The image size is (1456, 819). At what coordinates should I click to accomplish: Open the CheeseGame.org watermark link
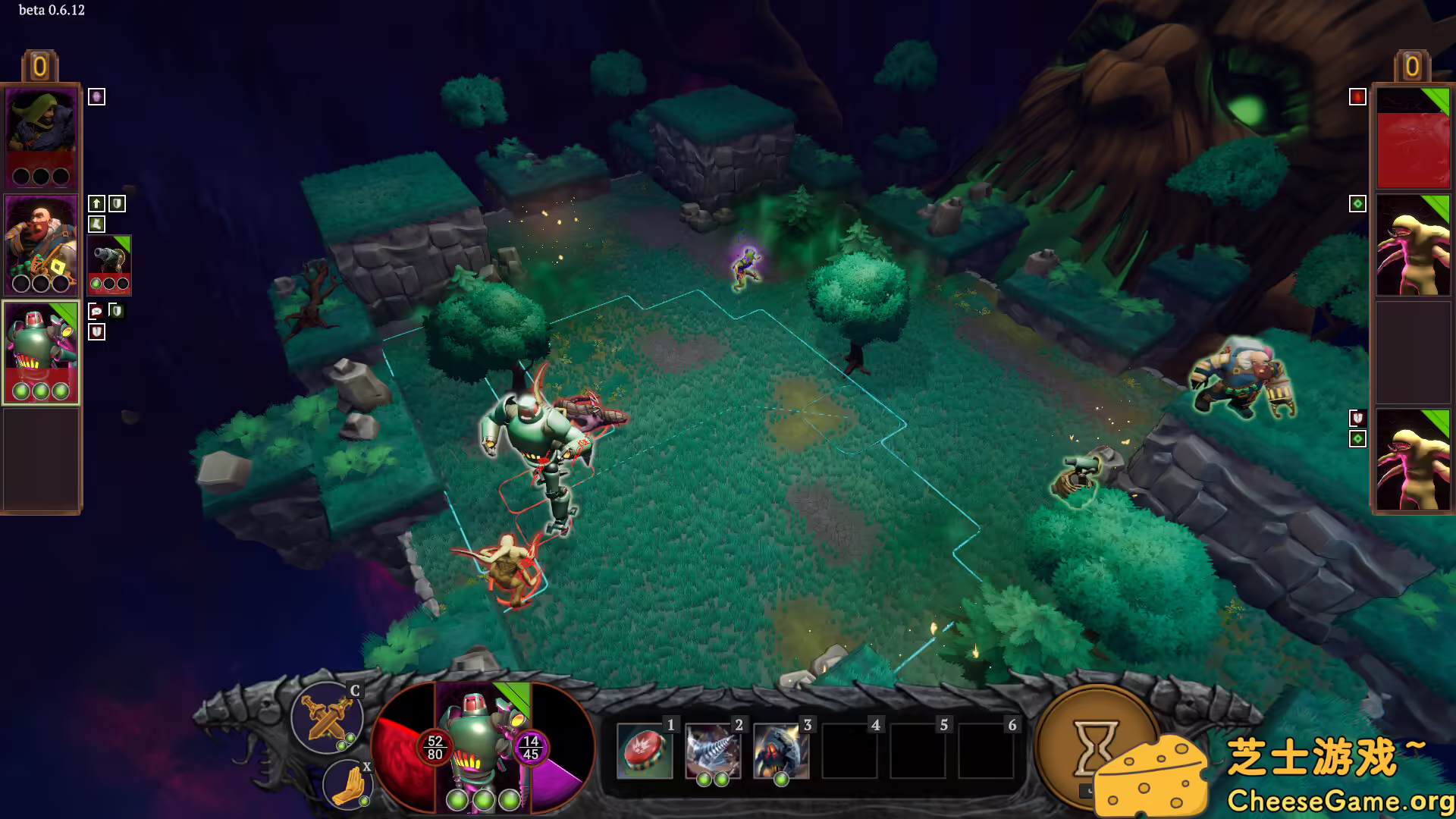1340,800
